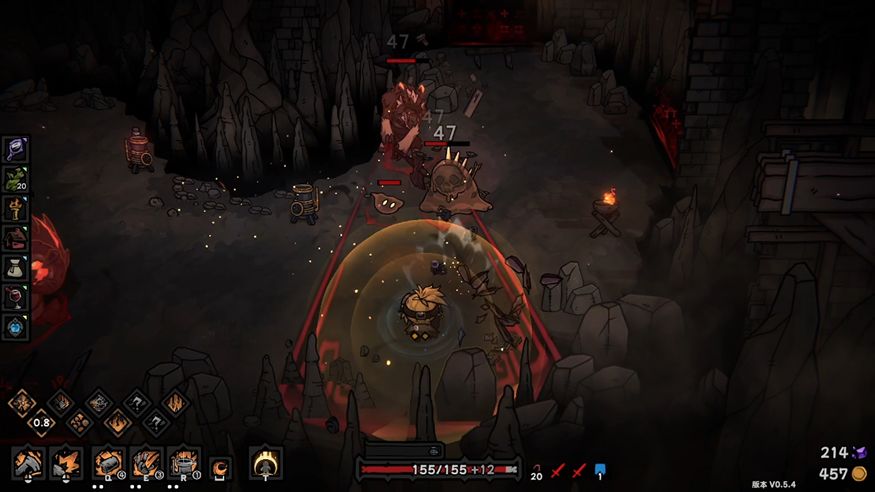875x492 pixels.
Task: Trigger the E fist strike skill
Action: coord(146,462)
